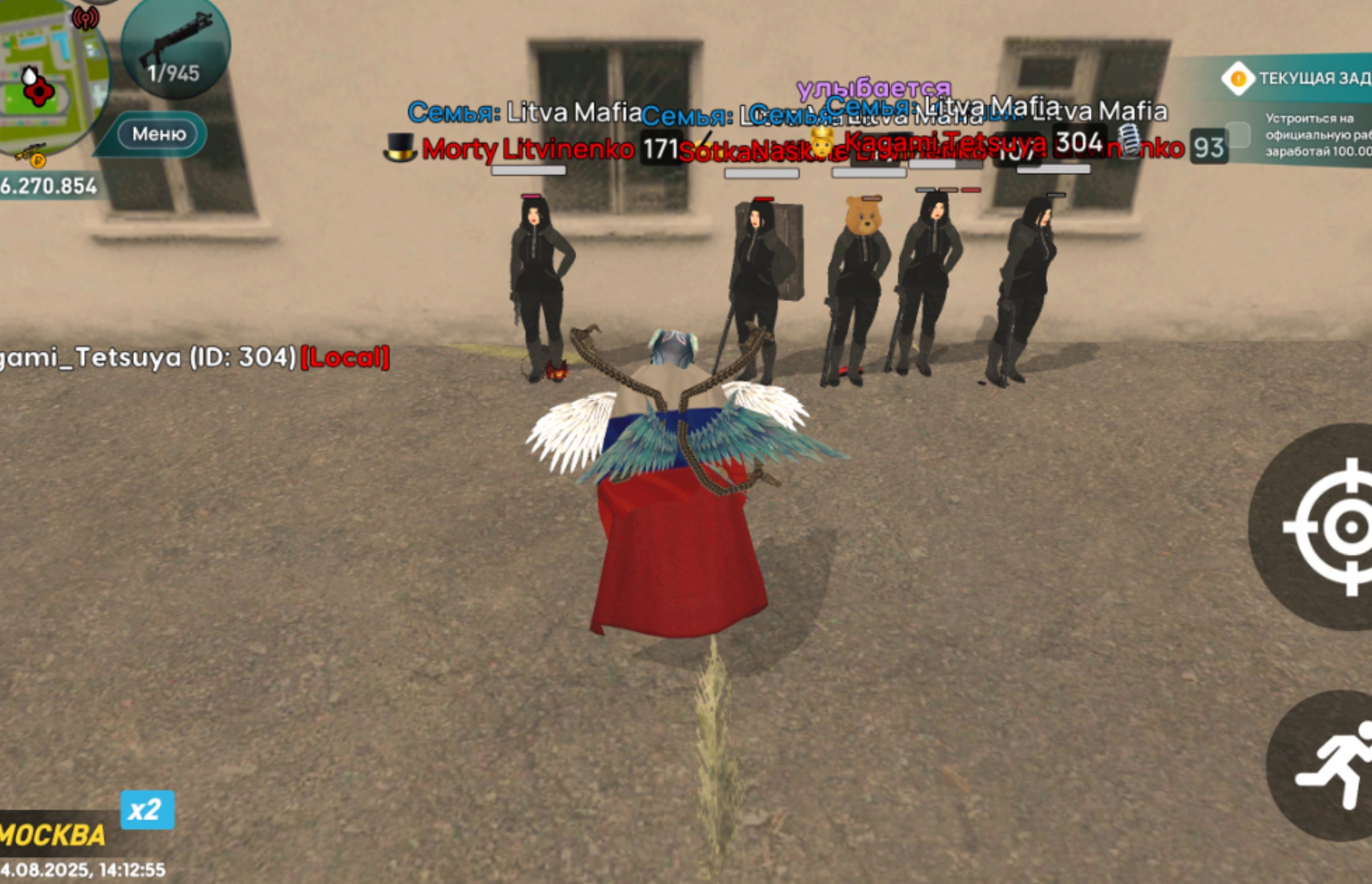Image resolution: width=1372 pixels, height=884 pixels.
Task: Open the current task tracker panel
Action: [1298, 78]
